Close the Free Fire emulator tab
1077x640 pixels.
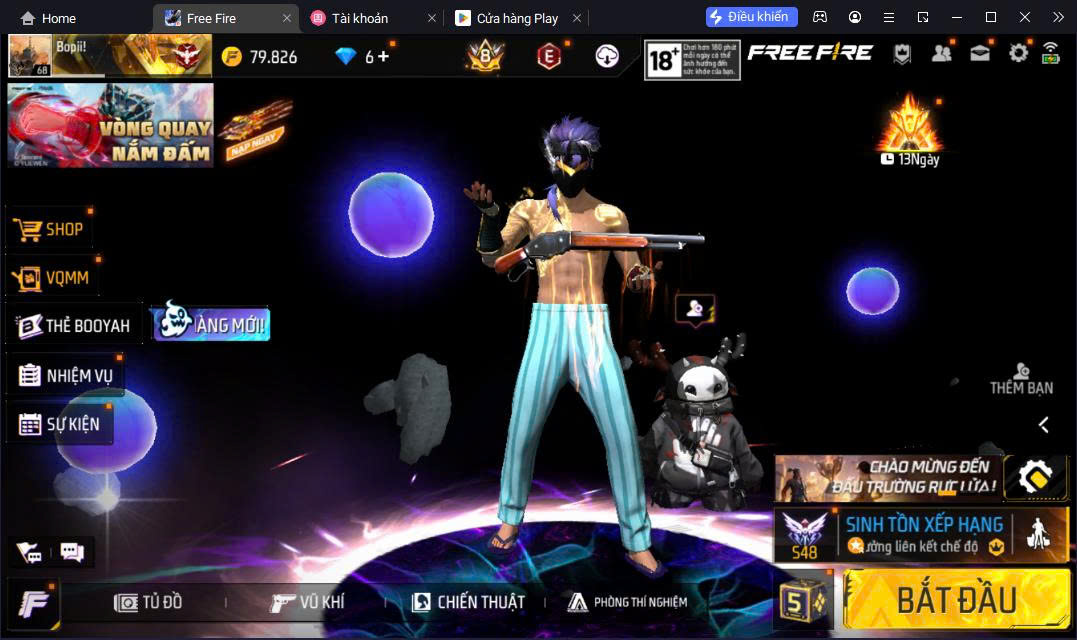coord(287,18)
